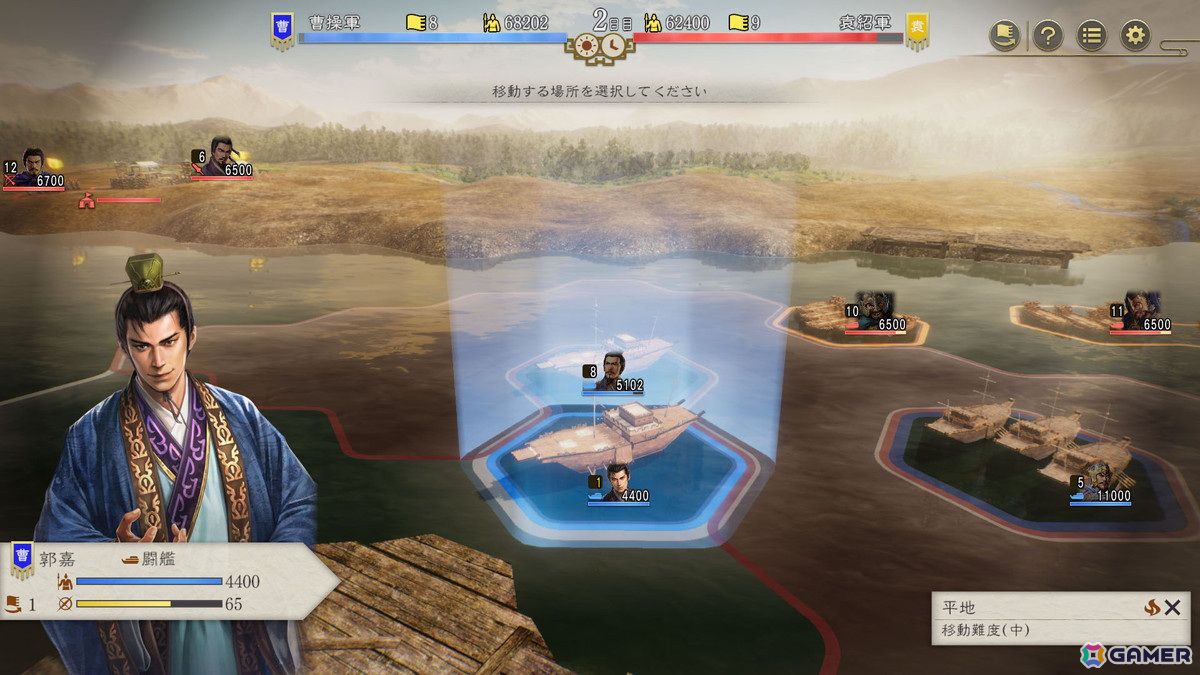Image resolution: width=1200 pixels, height=675 pixels.
Task: Click the blue 曹操軍 army banner
Action: tap(282, 30)
